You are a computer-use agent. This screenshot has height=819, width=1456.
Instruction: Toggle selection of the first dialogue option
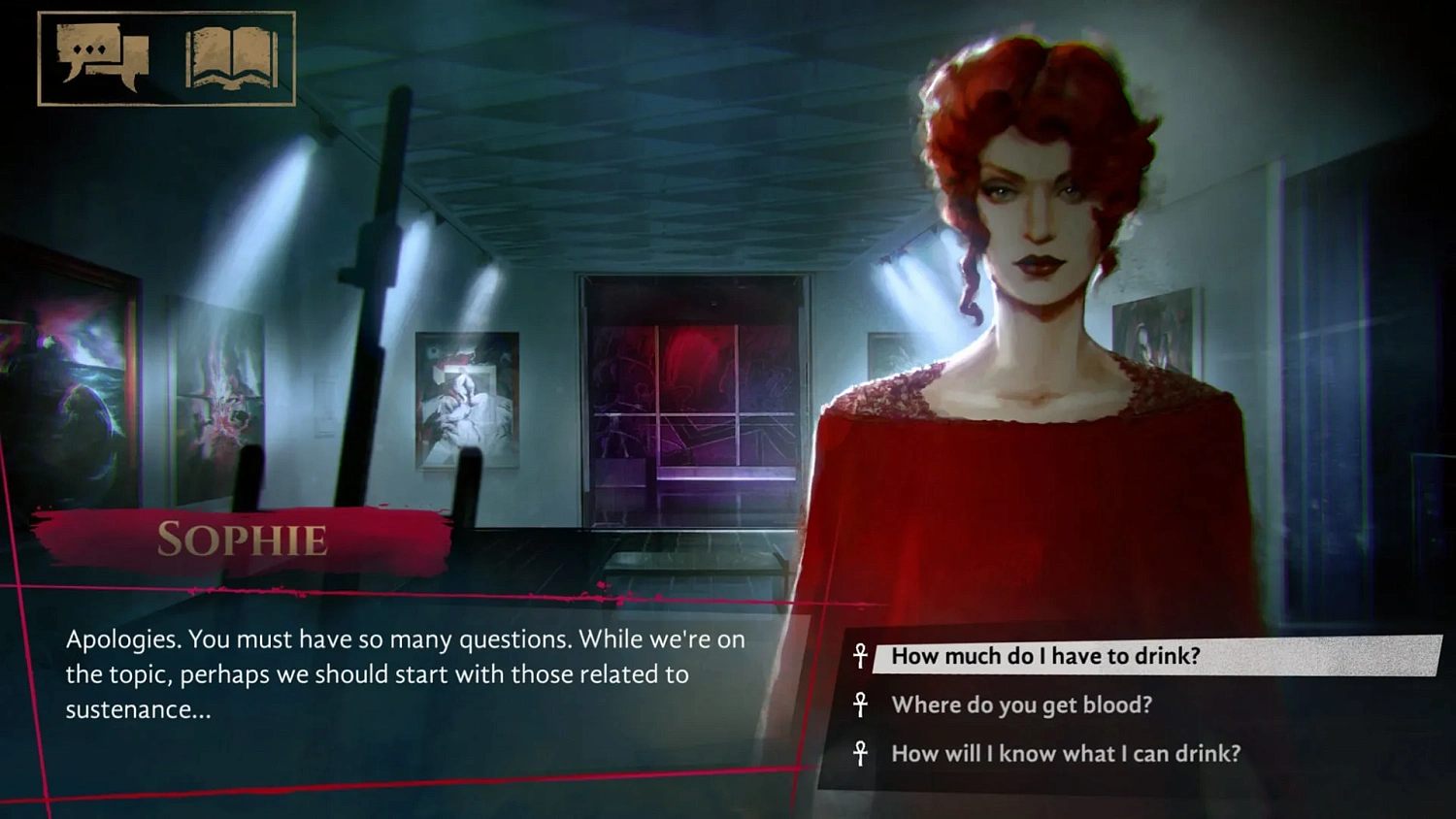1045,656
